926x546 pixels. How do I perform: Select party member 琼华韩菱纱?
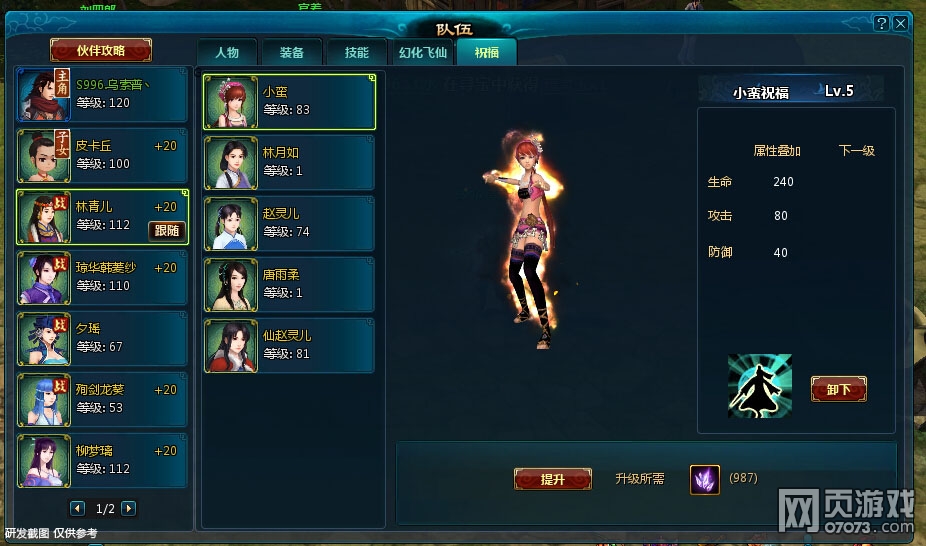pos(102,278)
